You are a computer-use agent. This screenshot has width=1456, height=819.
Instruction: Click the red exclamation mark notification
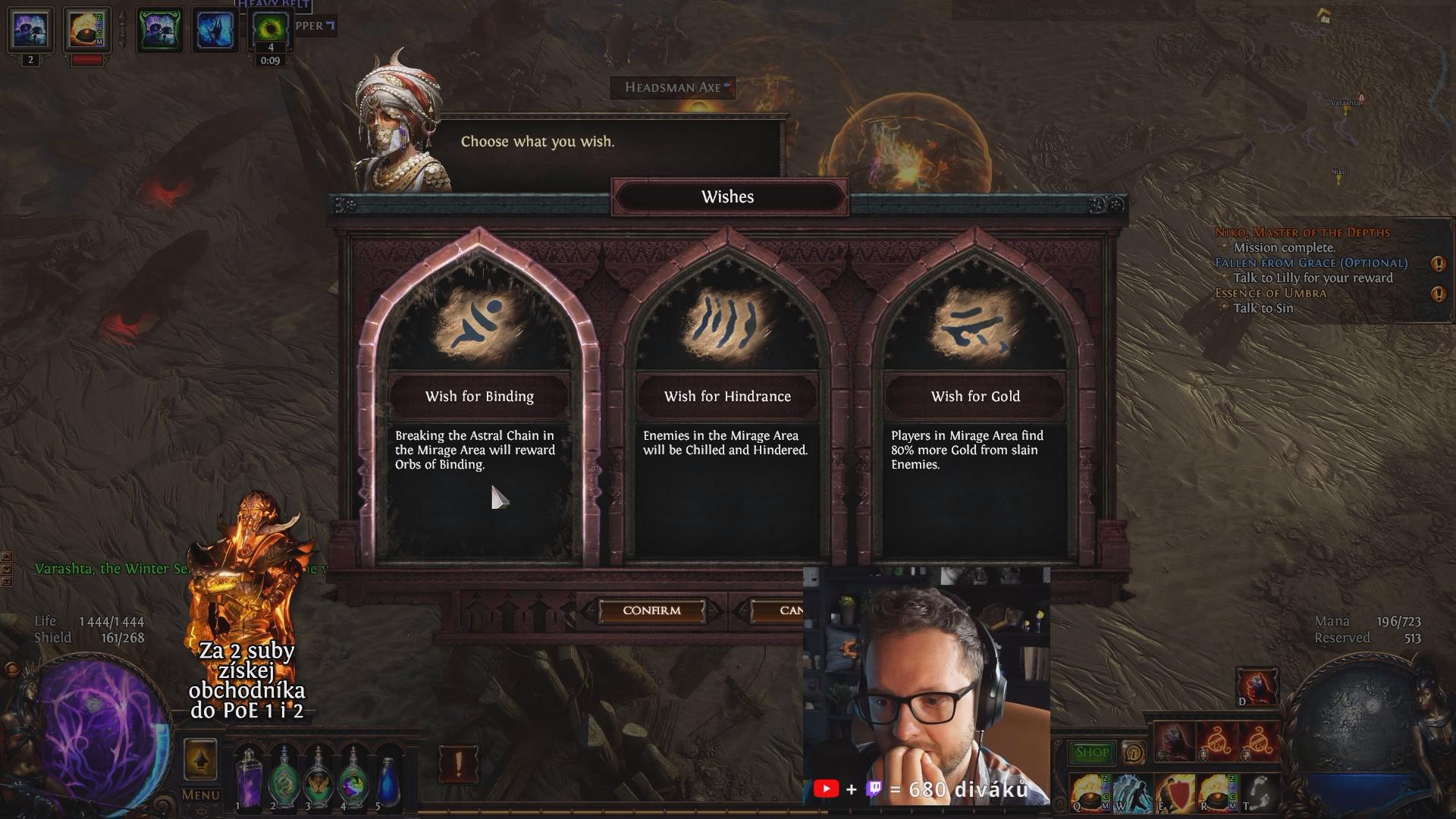(458, 764)
